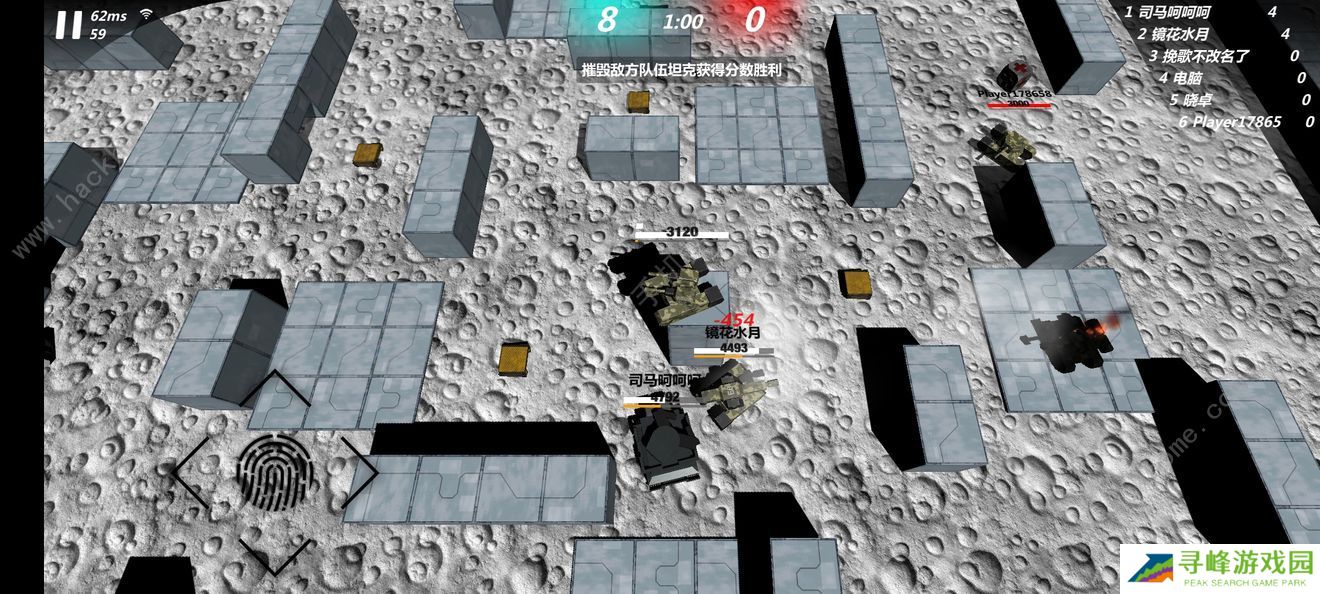Tap the joystick's right arrow
Image resolution: width=1320 pixels, height=594 pixels.
coord(358,469)
